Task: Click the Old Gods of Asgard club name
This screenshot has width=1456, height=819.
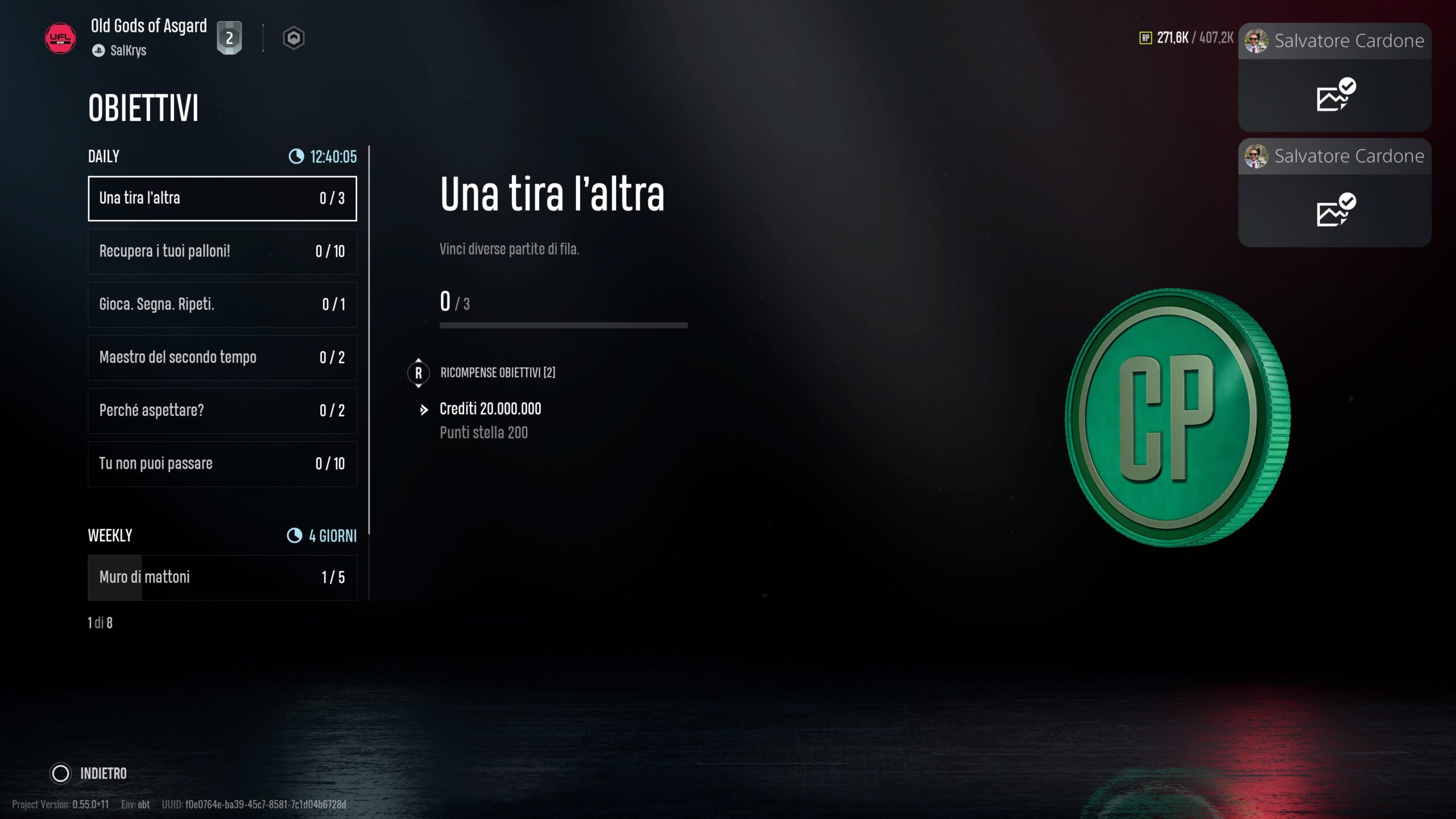Action: point(148,26)
